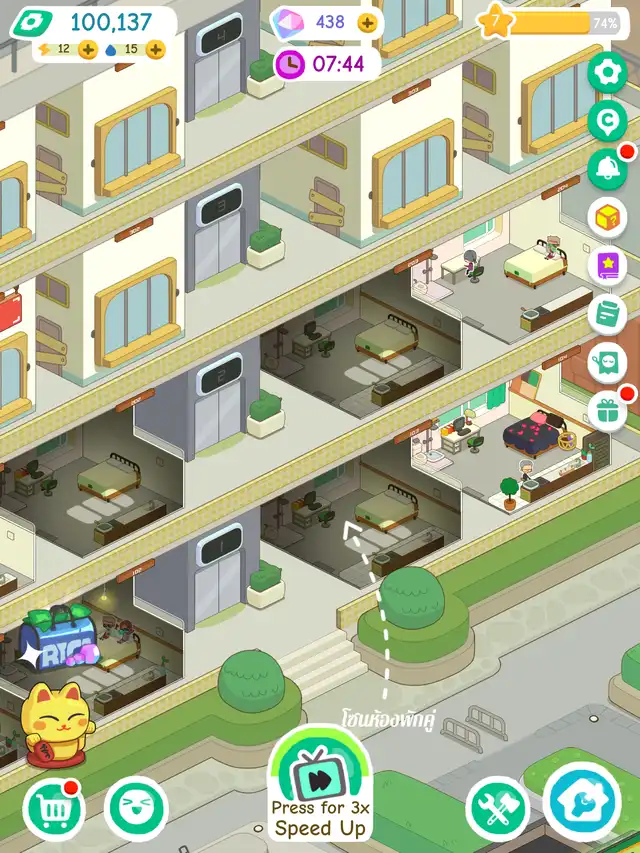Open the green face ticket icon

(607, 362)
